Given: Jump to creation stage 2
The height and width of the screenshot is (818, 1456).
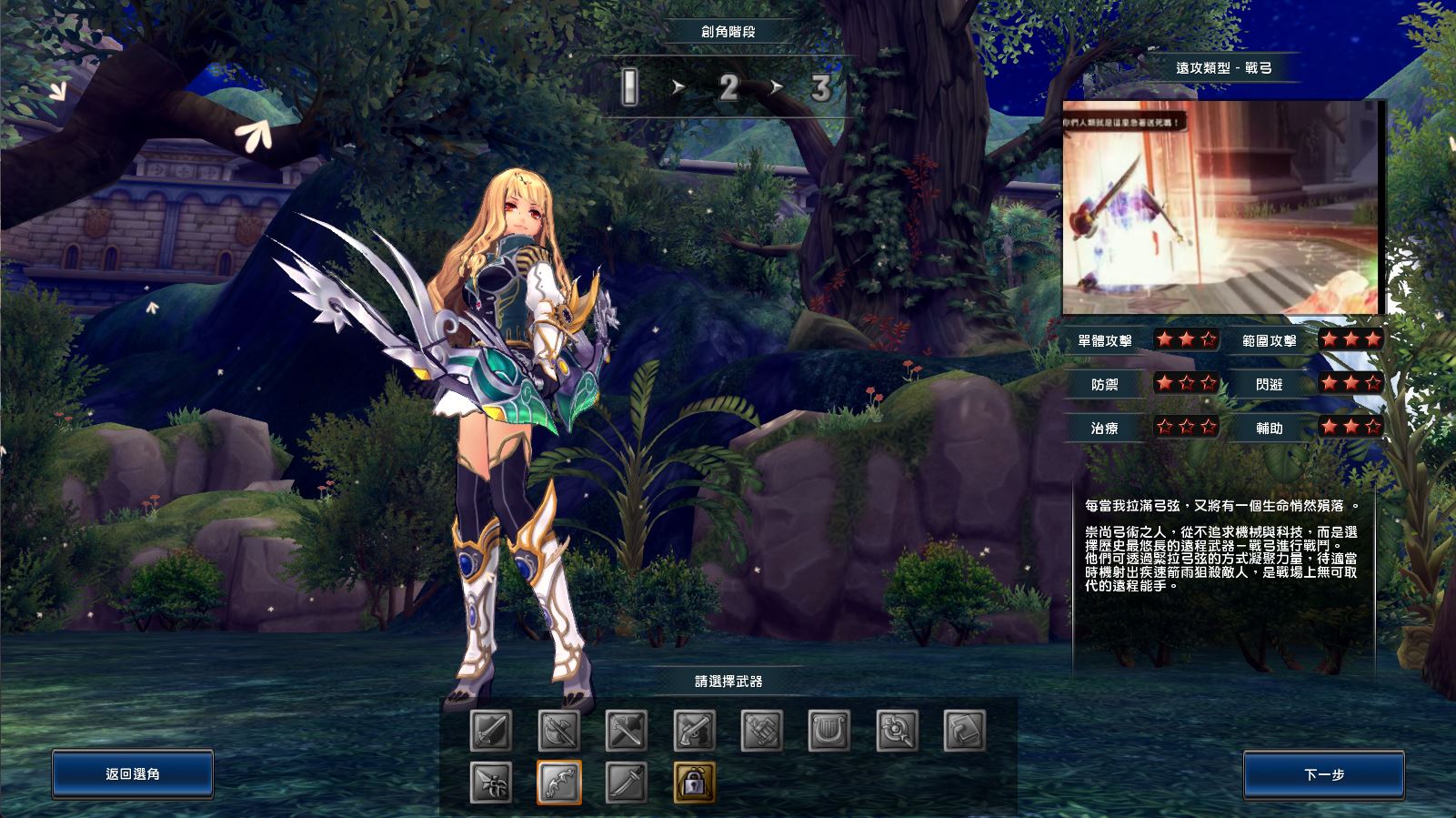Looking at the screenshot, I should [728, 88].
